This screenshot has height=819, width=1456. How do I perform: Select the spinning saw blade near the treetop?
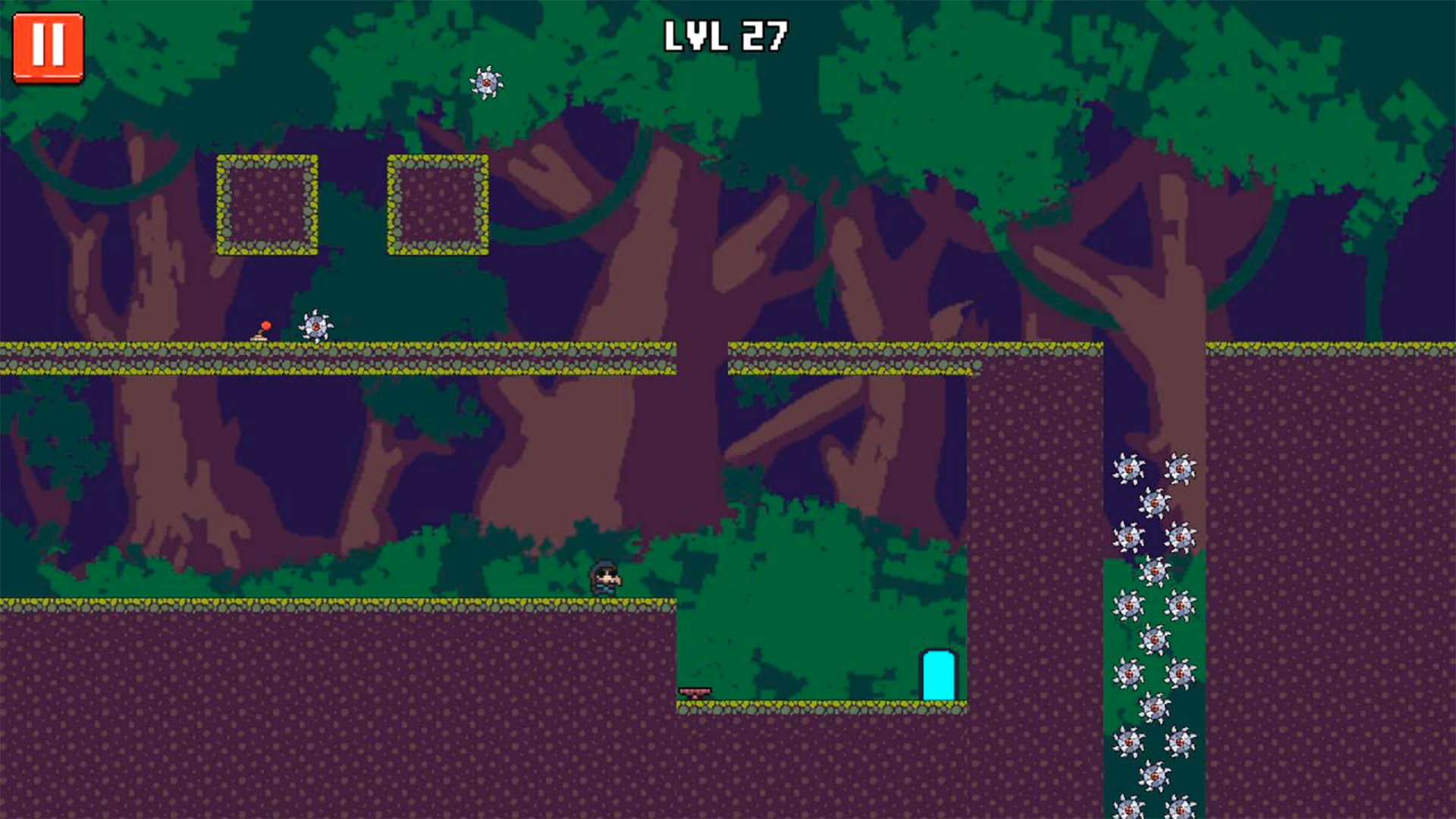(486, 82)
